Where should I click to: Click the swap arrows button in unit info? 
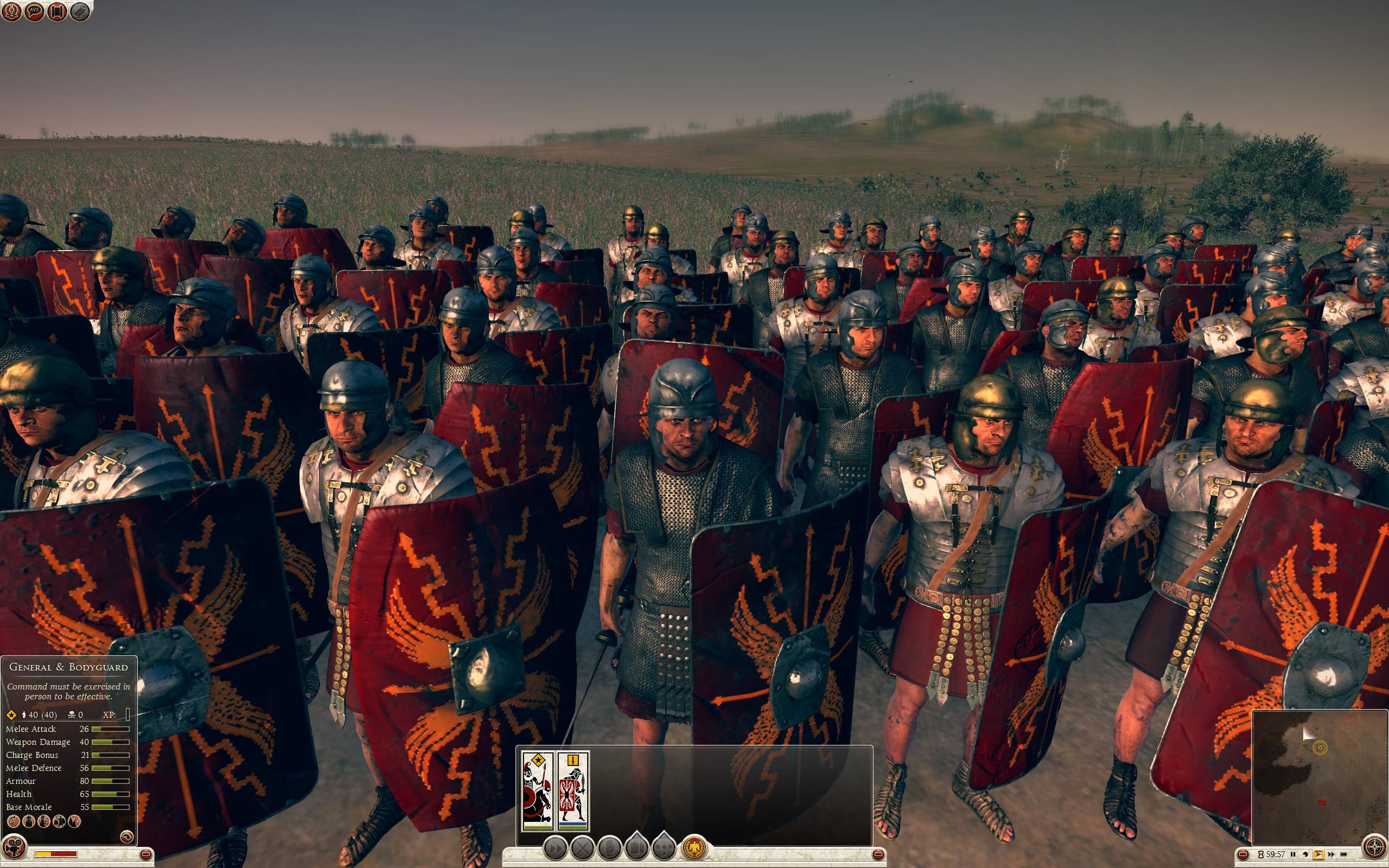click(127, 837)
